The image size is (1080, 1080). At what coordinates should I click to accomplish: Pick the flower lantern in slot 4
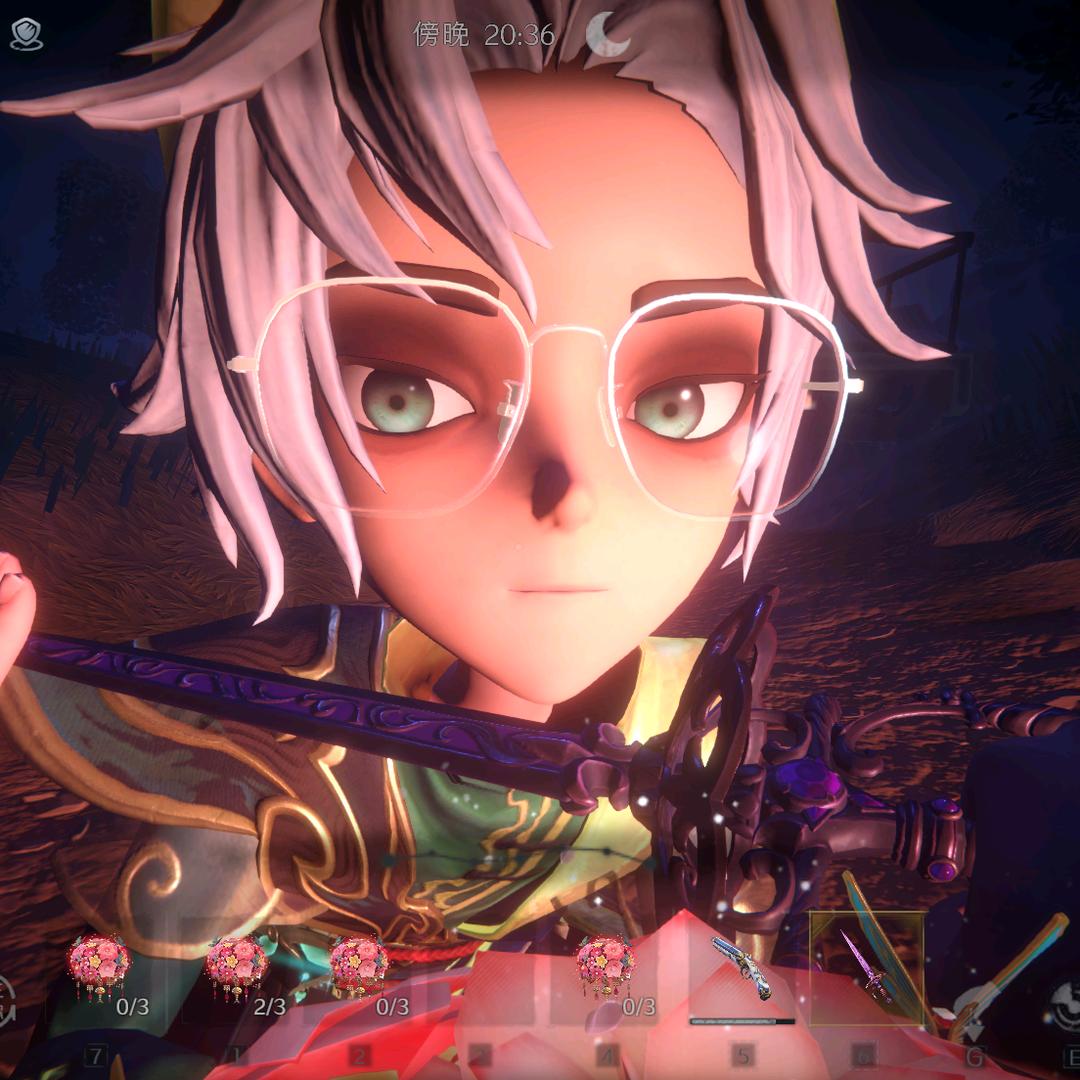[605, 966]
